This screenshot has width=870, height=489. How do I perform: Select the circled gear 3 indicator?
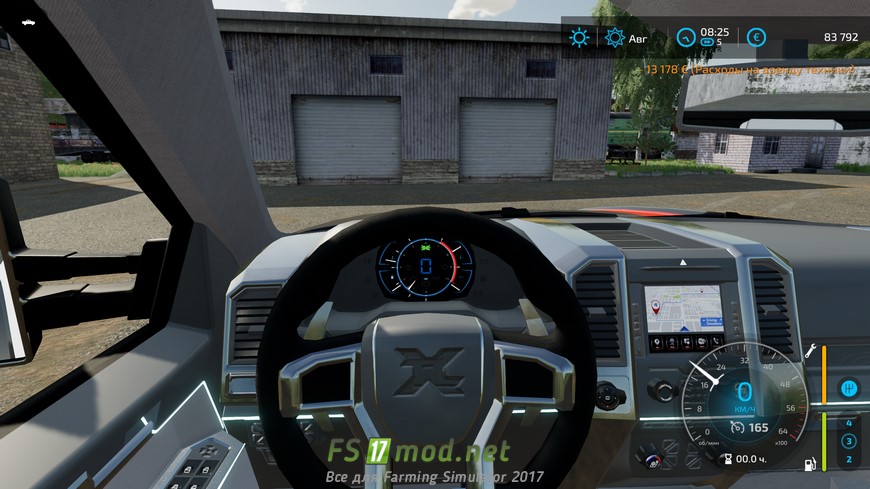(x=849, y=441)
